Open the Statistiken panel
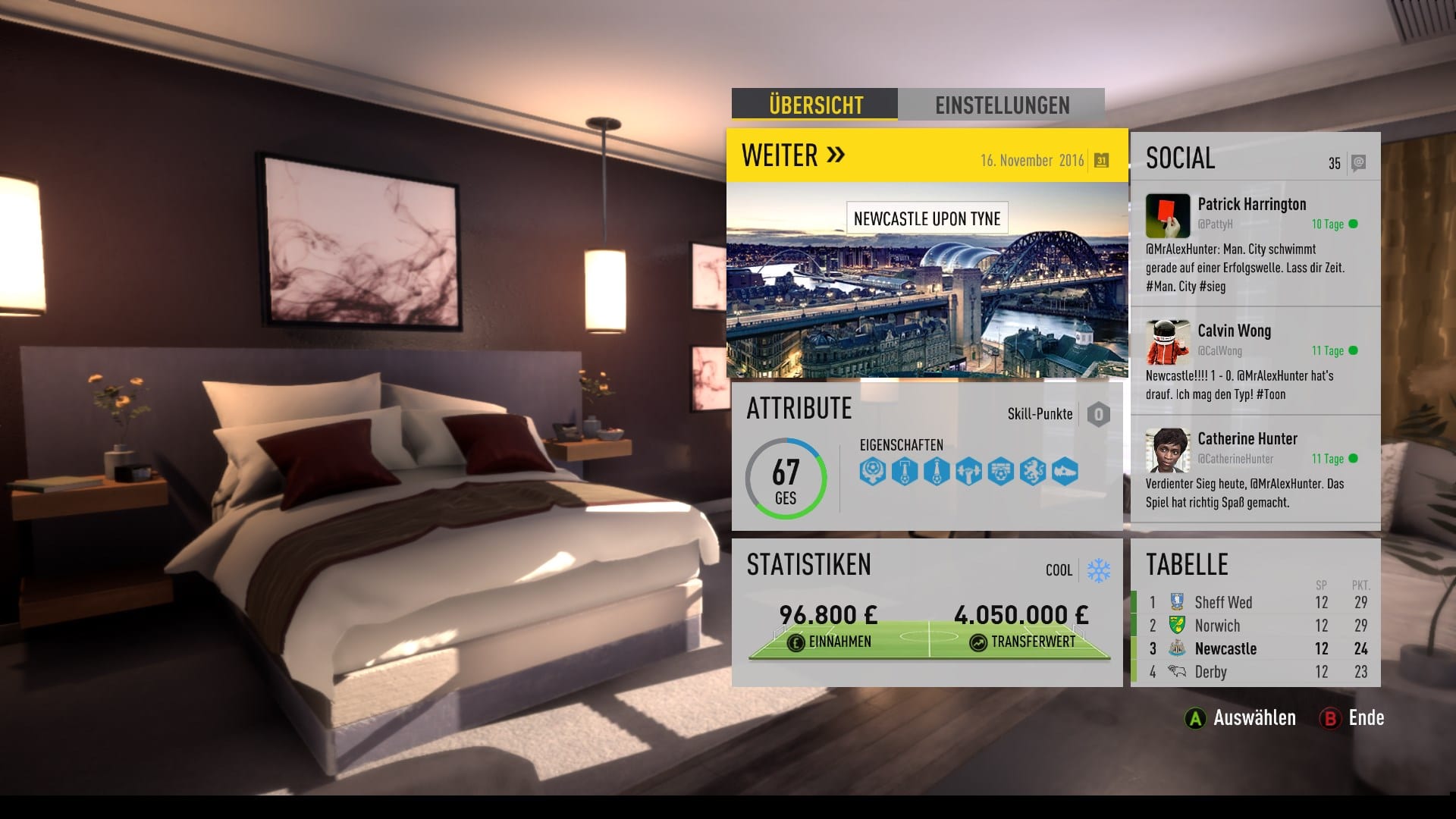 pos(808,565)
